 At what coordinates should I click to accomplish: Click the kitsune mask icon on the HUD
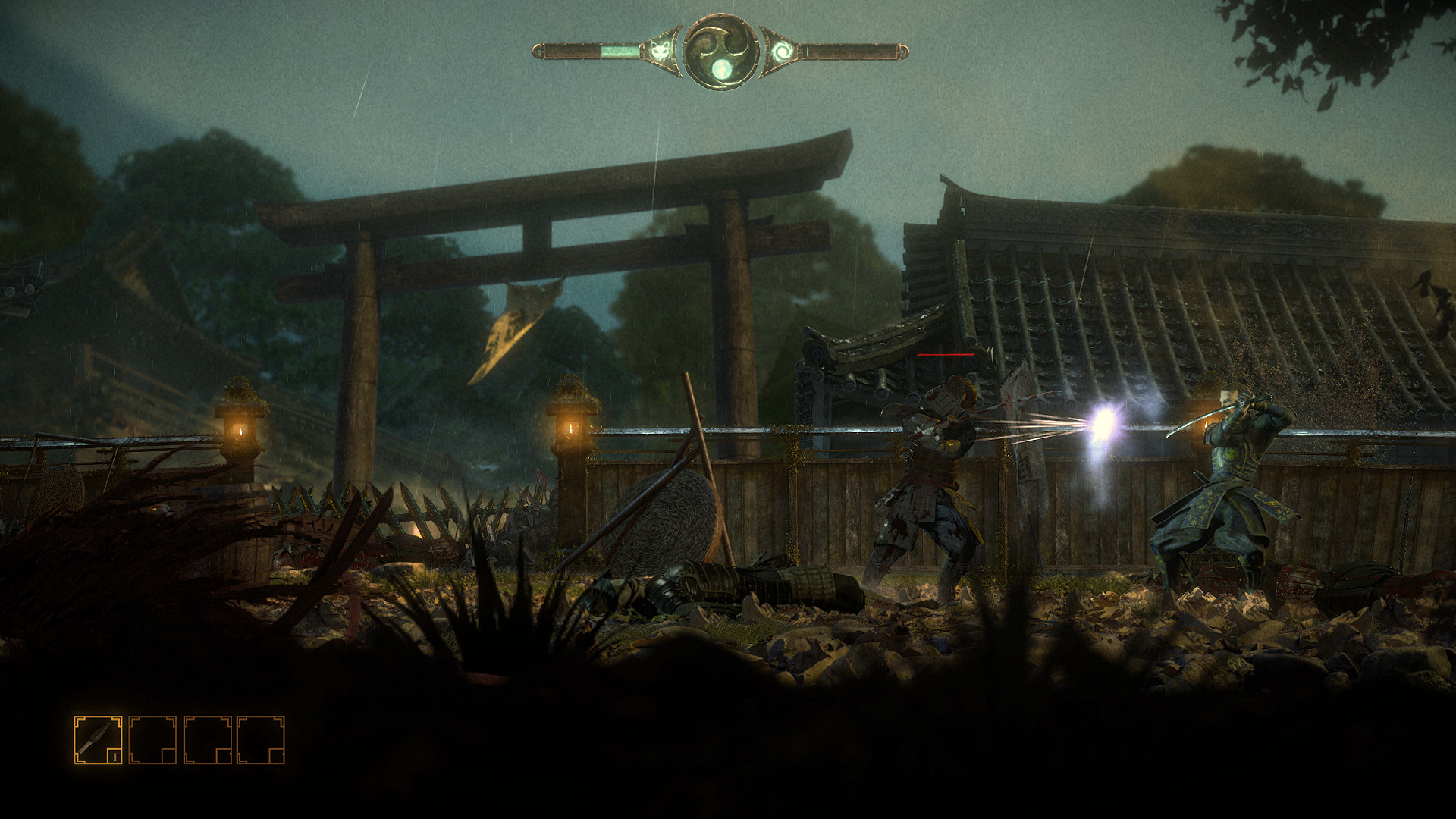(x=660, y=50)
